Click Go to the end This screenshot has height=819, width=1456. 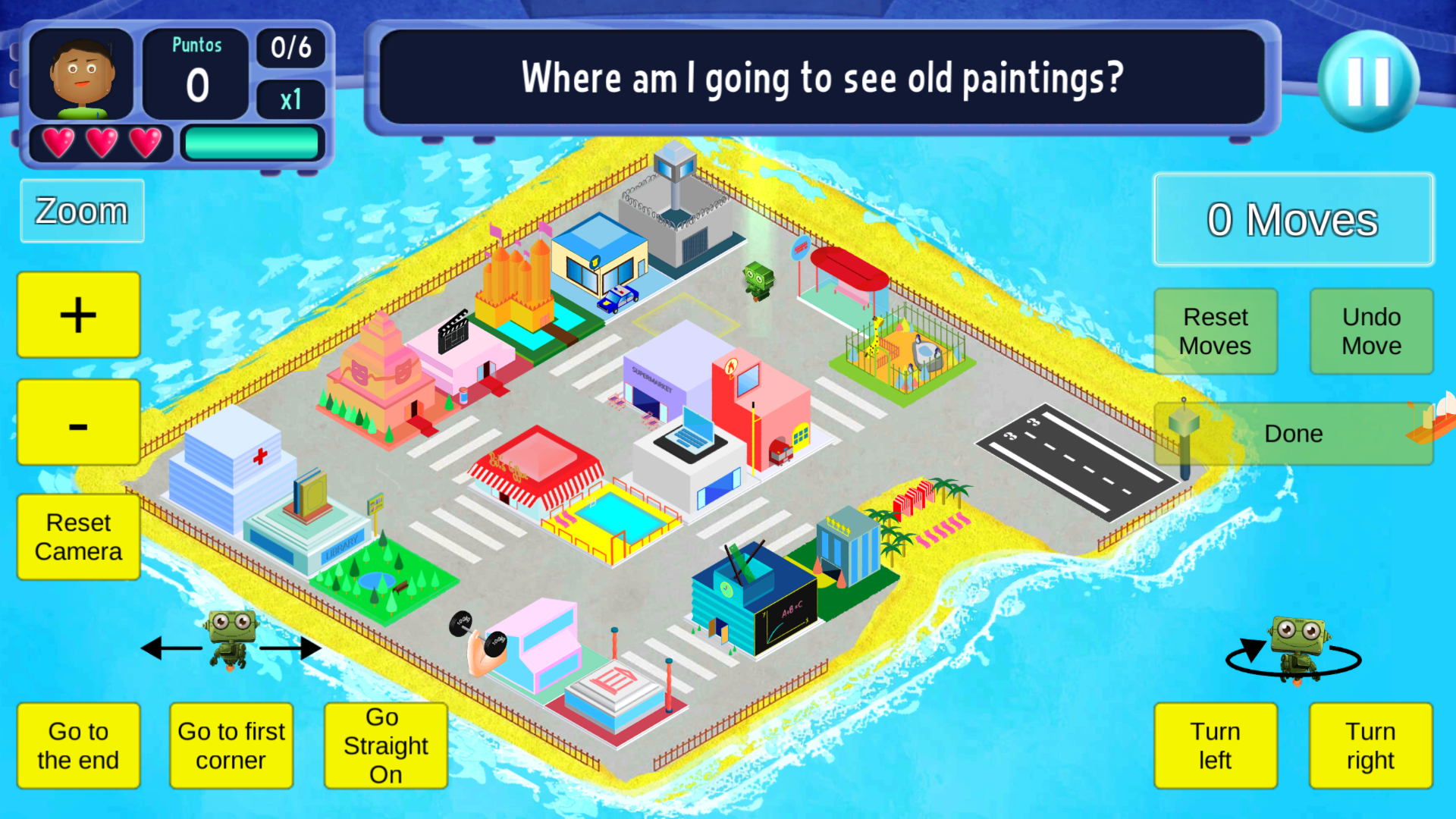pos(77,745)
